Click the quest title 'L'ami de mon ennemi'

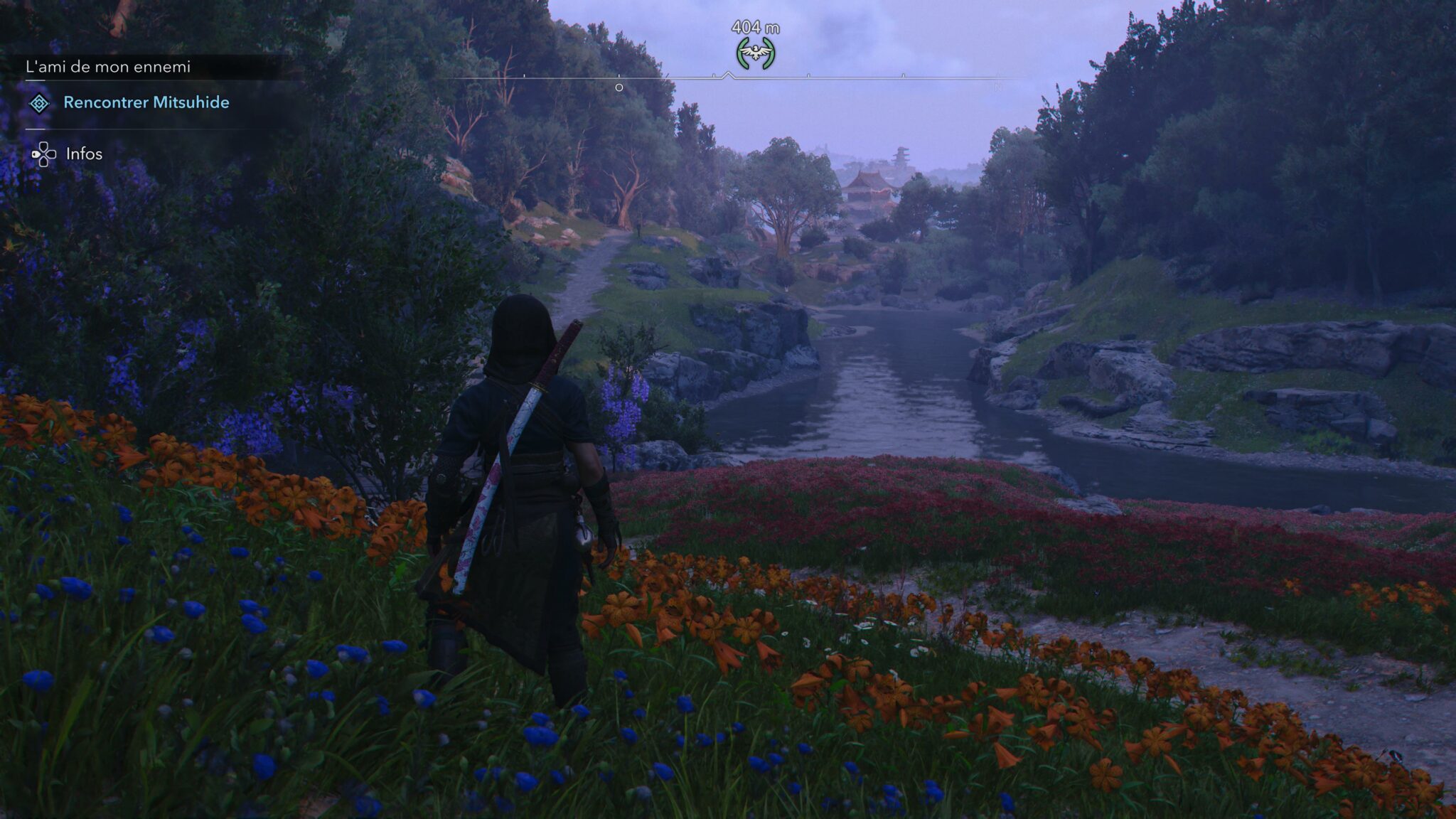108,67
